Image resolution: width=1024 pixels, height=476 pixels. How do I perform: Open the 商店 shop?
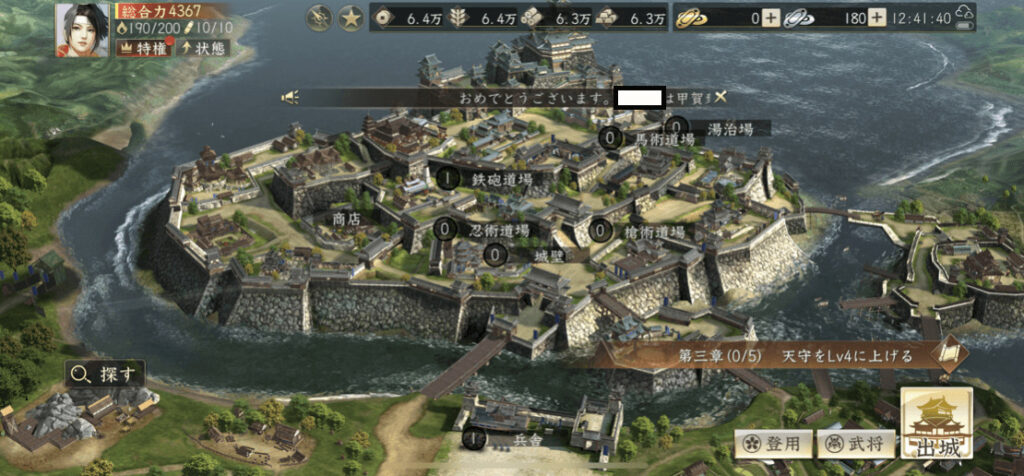(x=346, y=217)
